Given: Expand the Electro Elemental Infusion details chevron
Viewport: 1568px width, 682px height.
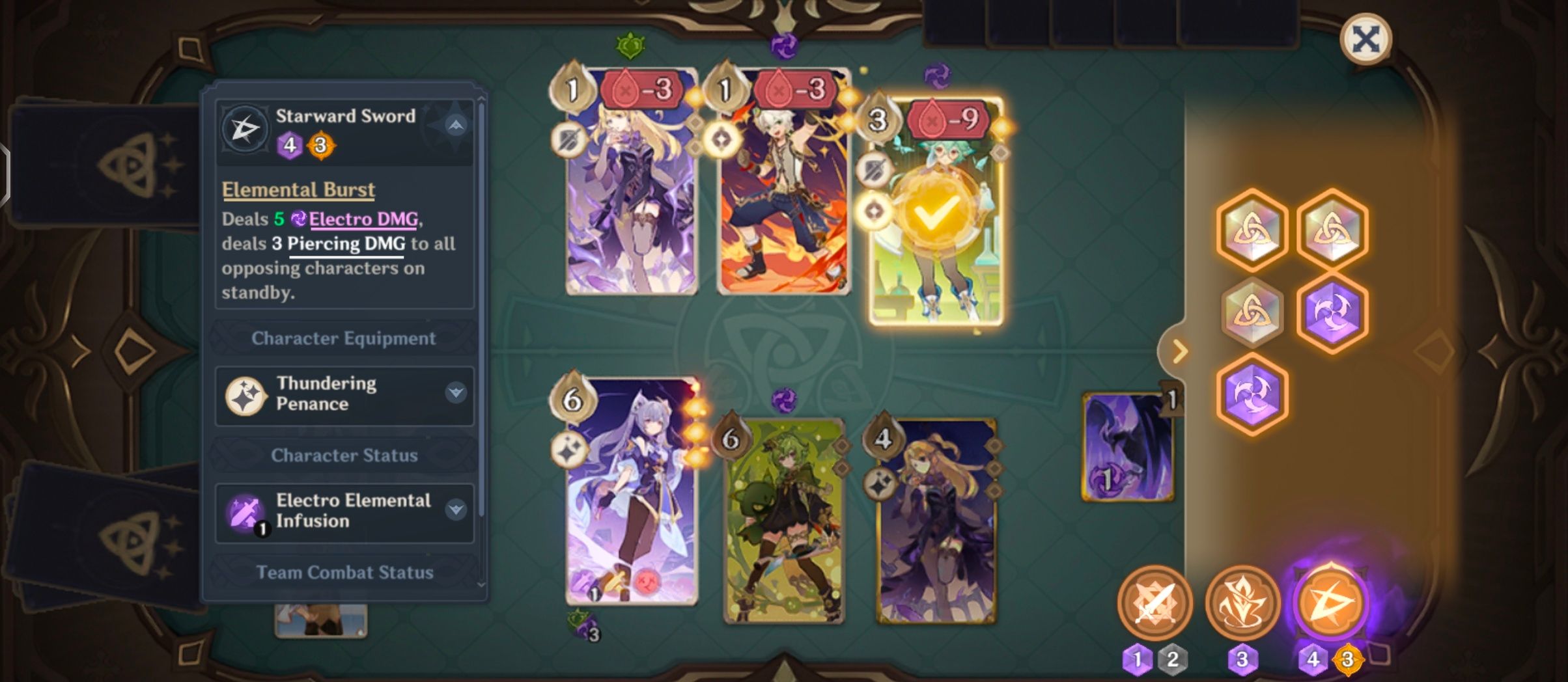Looking at the screenshot, I should (x=457, y=510).
